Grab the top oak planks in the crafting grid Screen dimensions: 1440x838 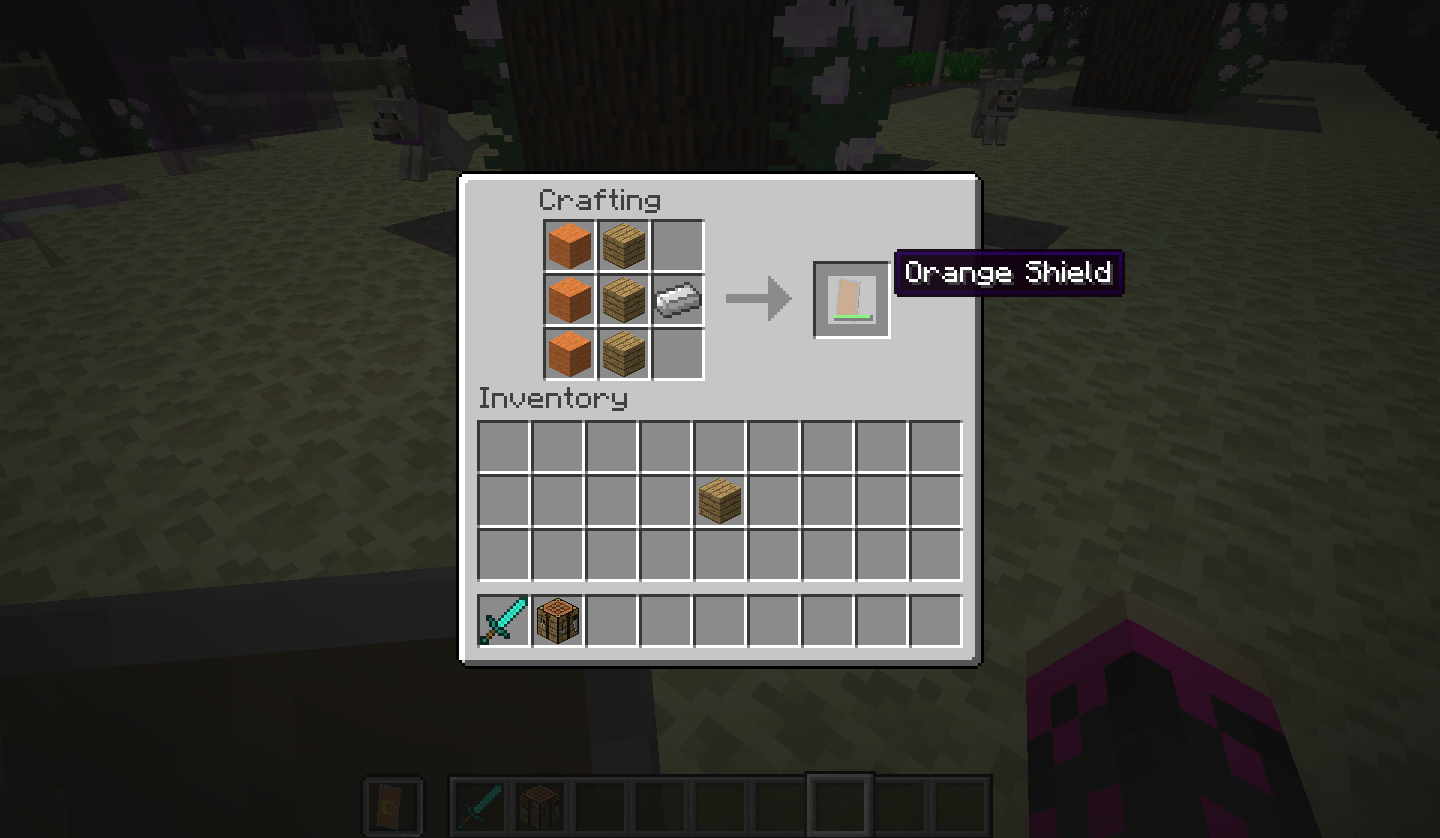pyautogui.click(x=623, y=245)
